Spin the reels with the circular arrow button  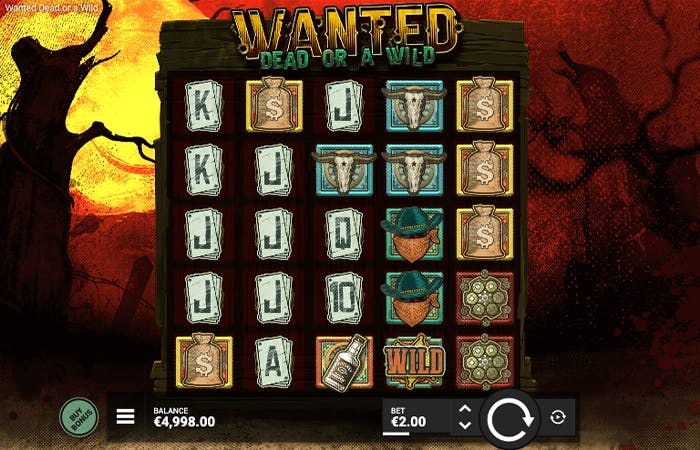[x=511, y=417]
